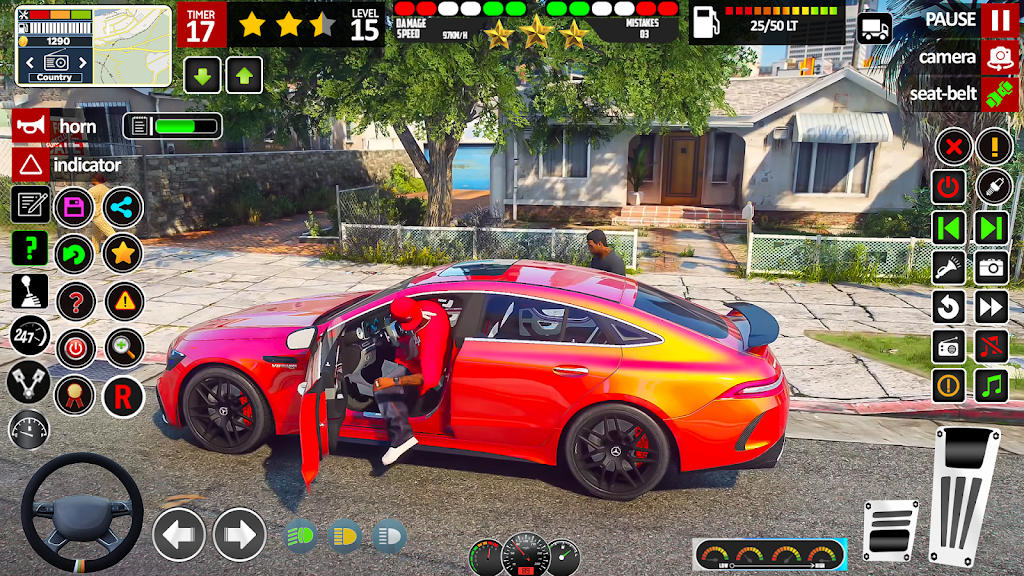Toggle the green music note icon
1024x576 pixels.
click(992, 384)
